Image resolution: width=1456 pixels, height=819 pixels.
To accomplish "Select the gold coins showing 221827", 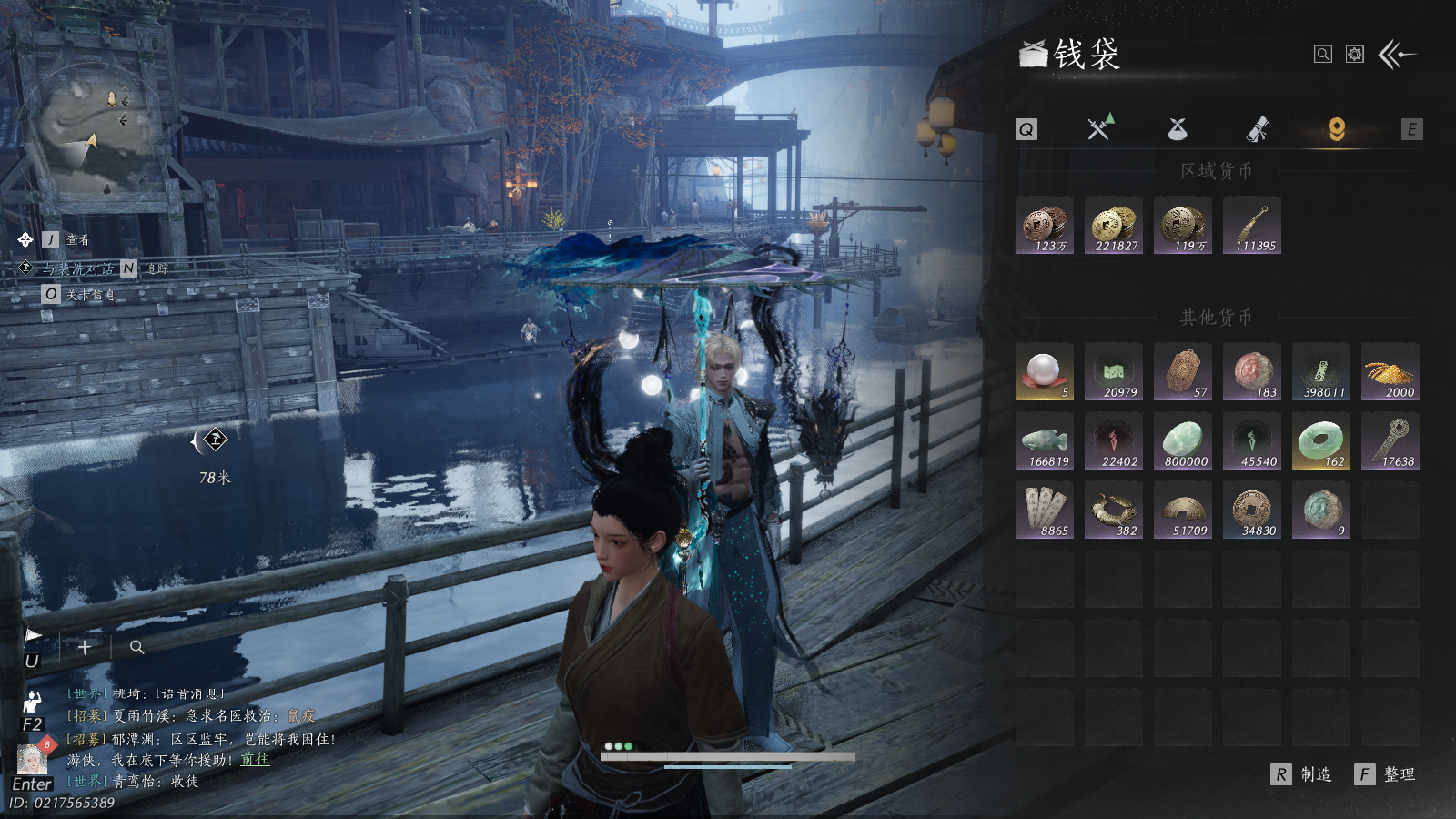I will click(x=1114, y=226).
